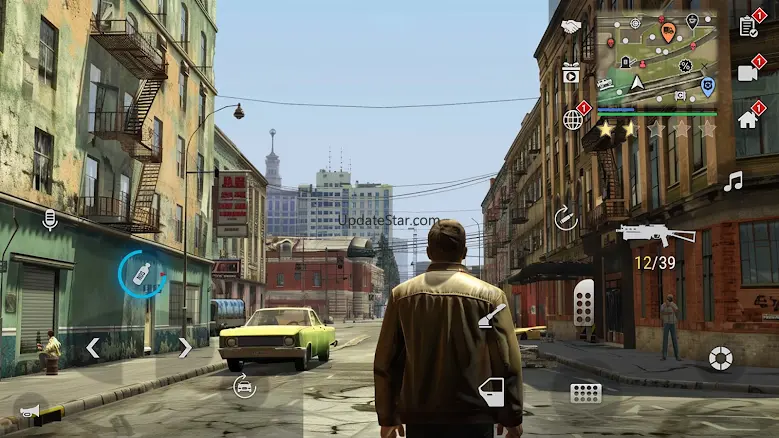Honk the horn button

pos(29,410)
